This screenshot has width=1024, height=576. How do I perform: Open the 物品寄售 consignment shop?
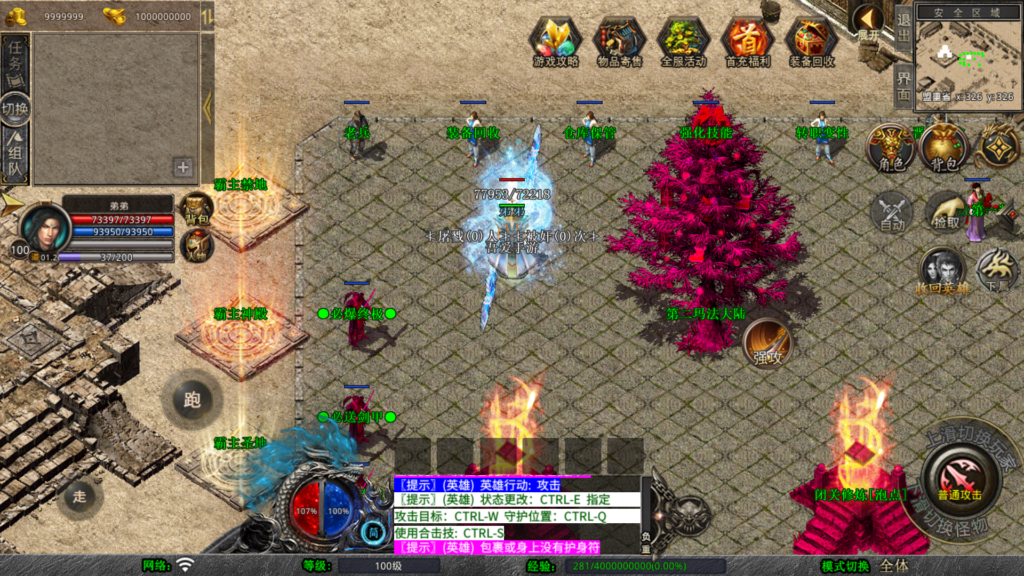click(620, 41)
